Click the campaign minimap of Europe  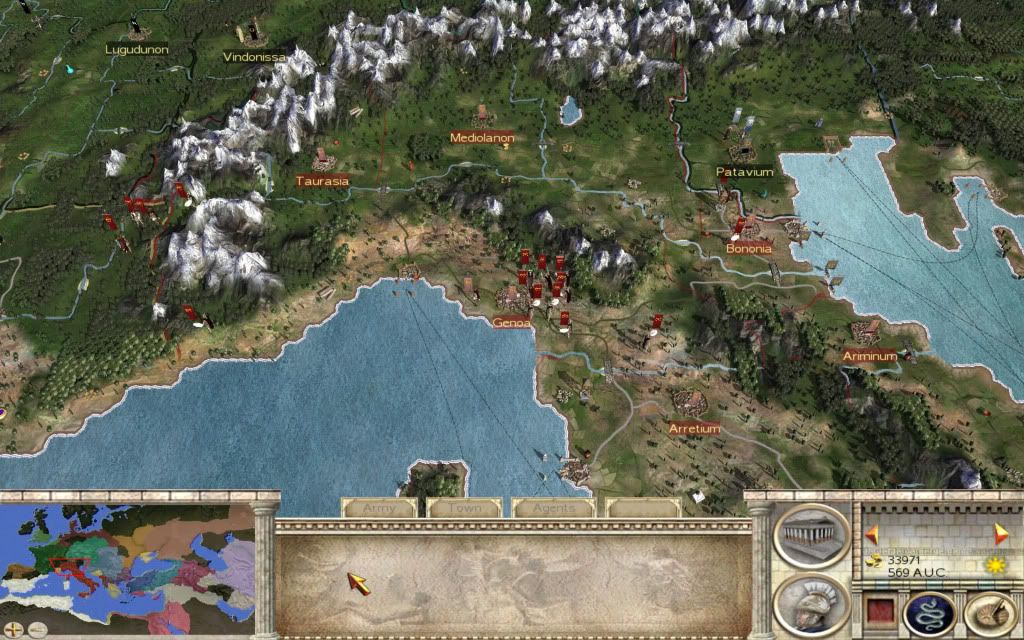point(128,562)
